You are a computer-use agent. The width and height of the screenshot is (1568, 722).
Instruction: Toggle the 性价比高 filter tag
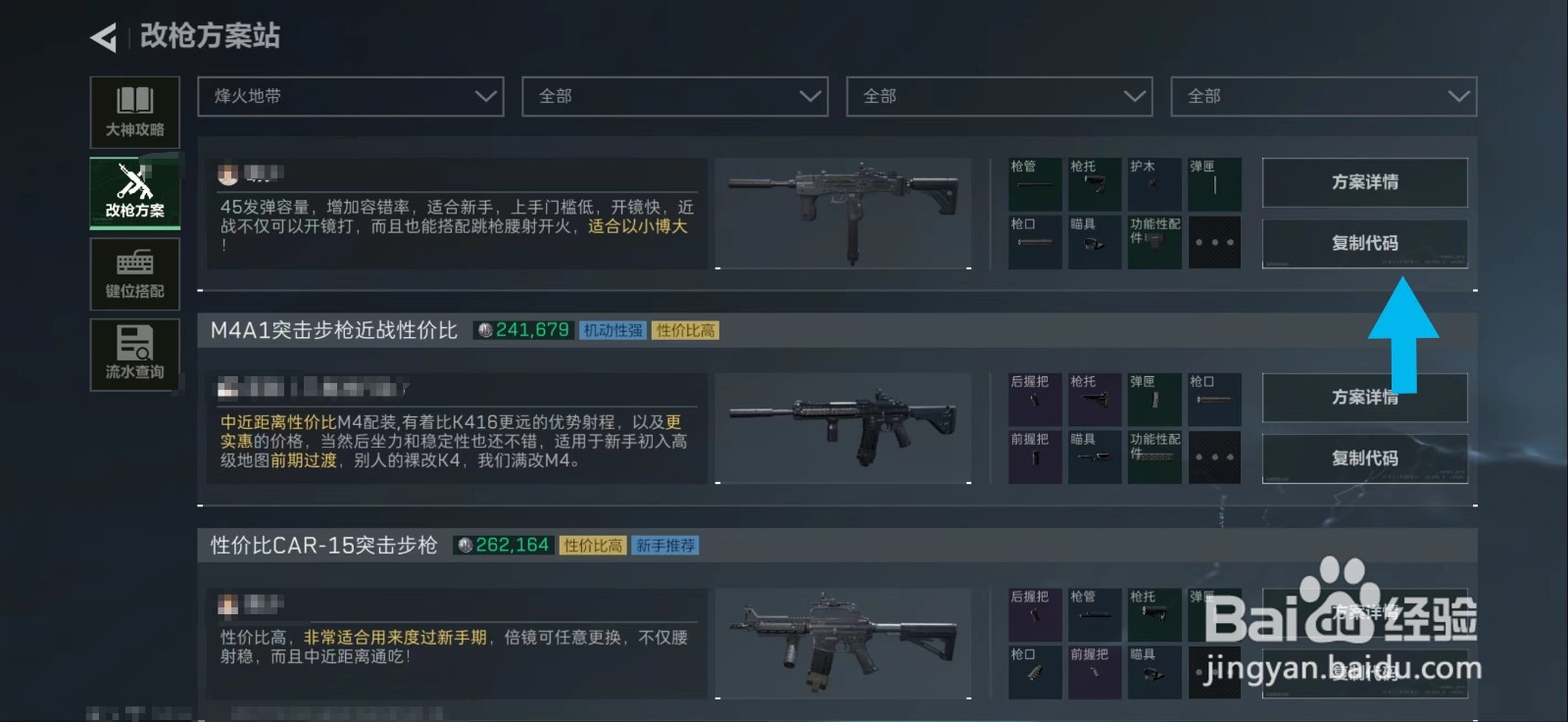coord(686,329)
